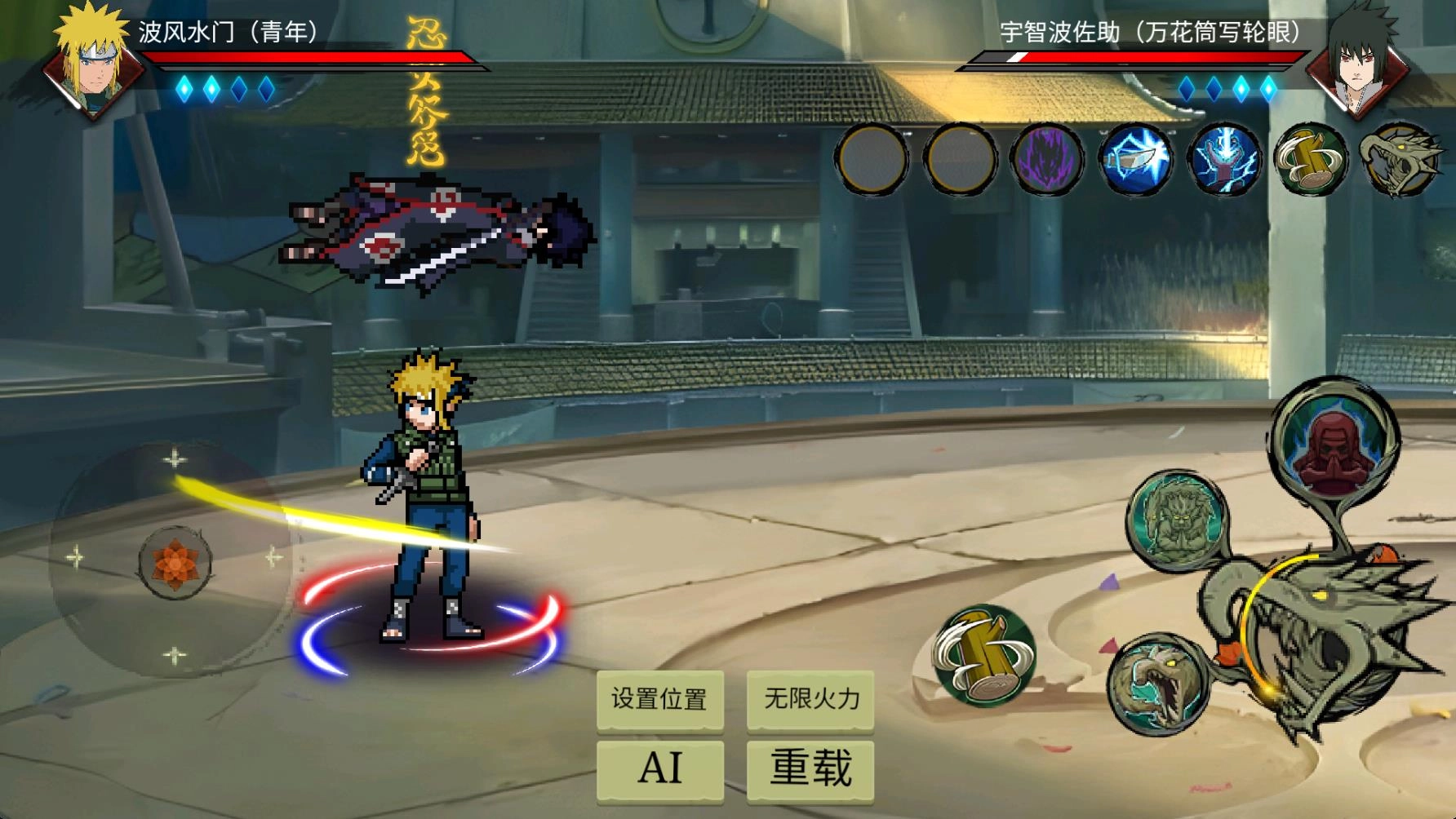Use the wooden log substitution skill
This screenshot has height=819, width=1456.
click(984, 655)
